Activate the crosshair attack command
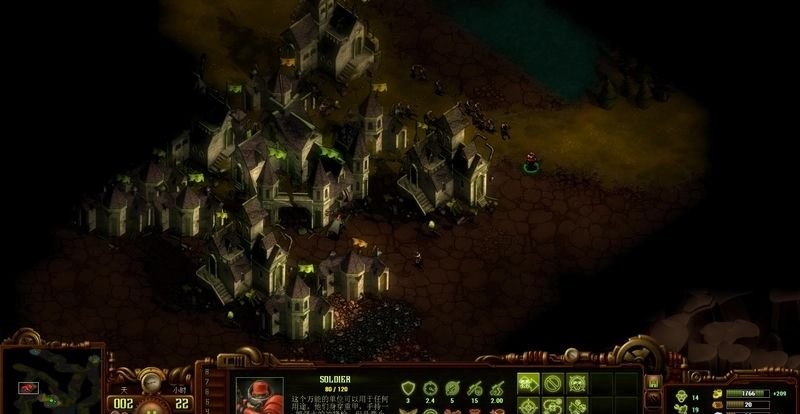This screenshot has width=800, height=414. (529, 404)
